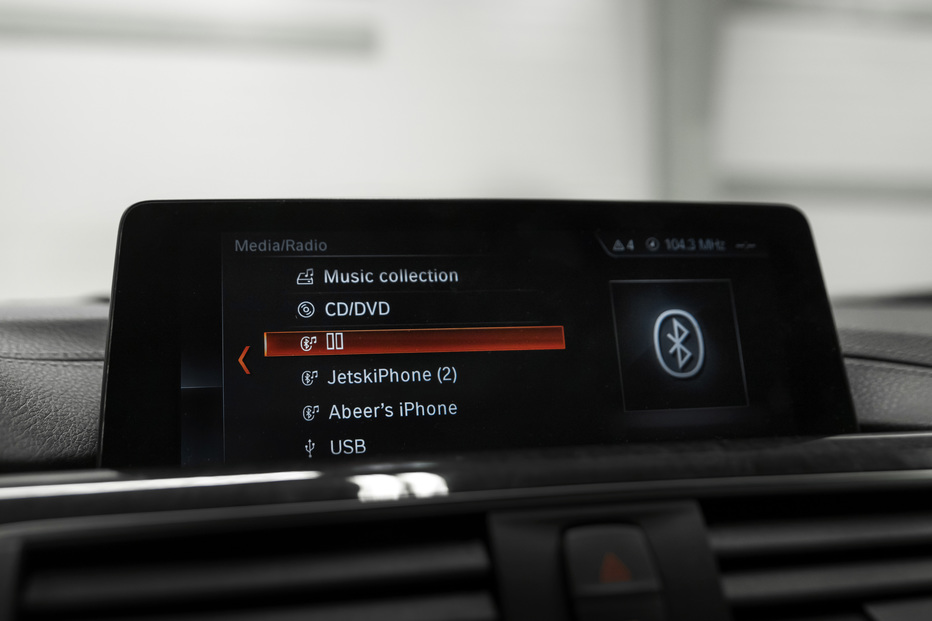The width and height of the screenshot is (932, 621).
Task: Select JetskiPhone (2) Bluetooth device
Action: [391, 376]
